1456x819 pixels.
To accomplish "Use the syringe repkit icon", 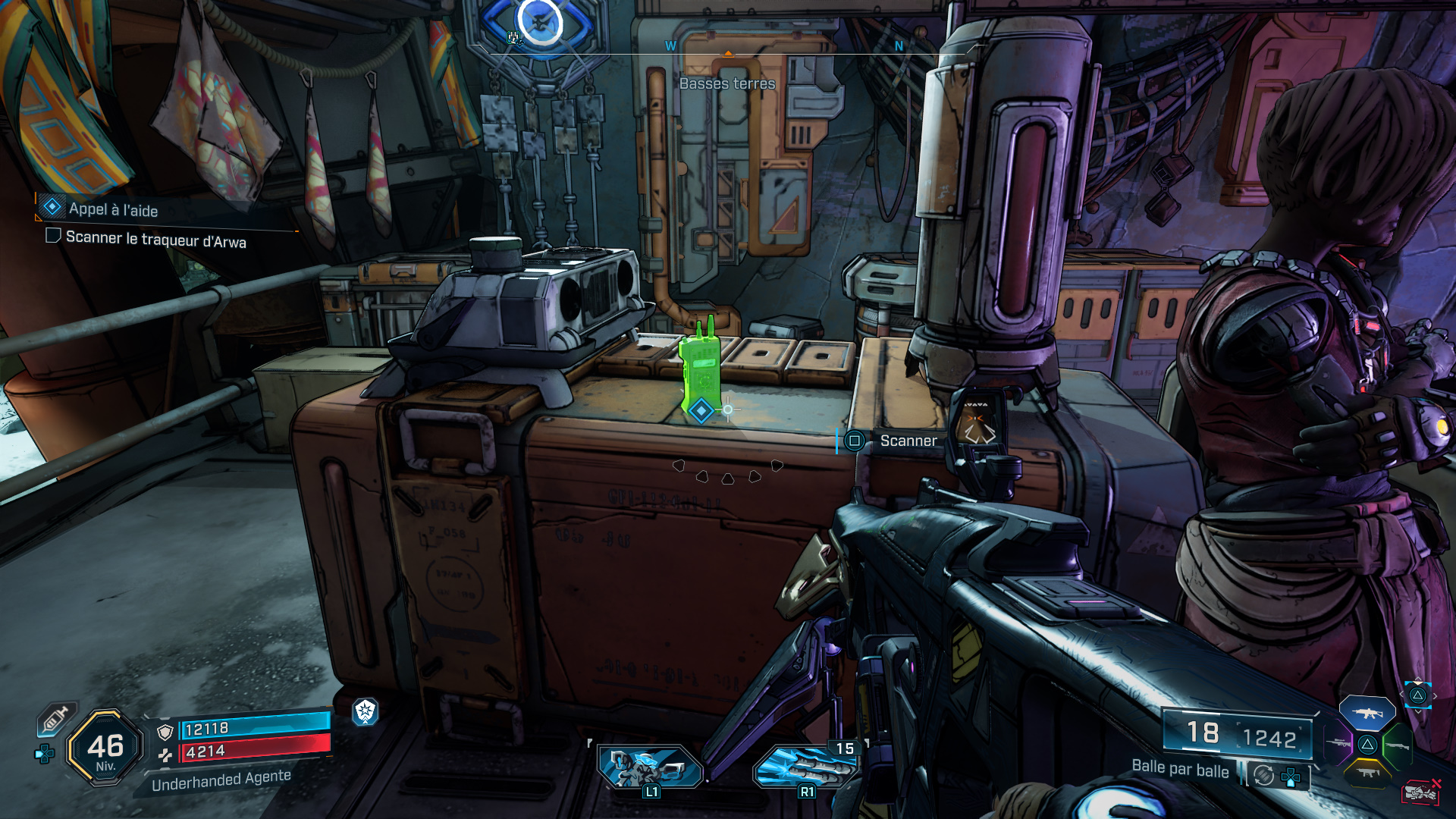I will (x=56, y=717).
